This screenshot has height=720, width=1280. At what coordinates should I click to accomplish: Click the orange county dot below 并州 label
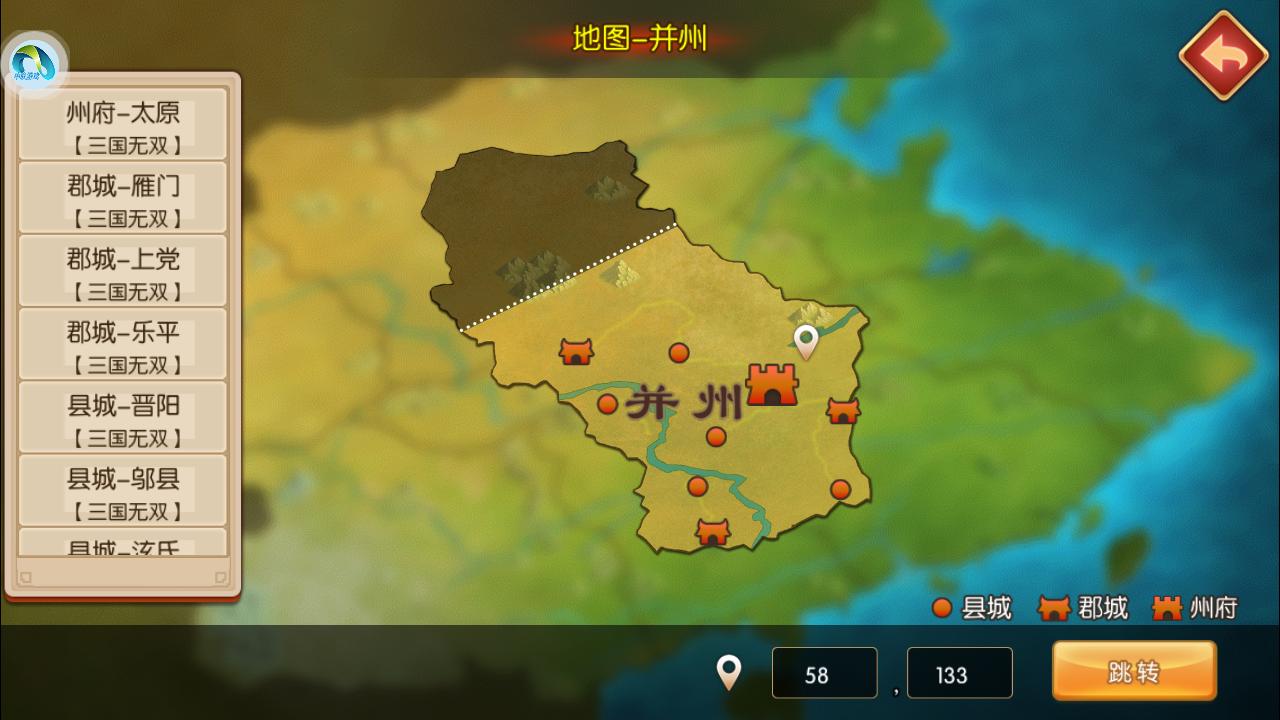[715, 436]
